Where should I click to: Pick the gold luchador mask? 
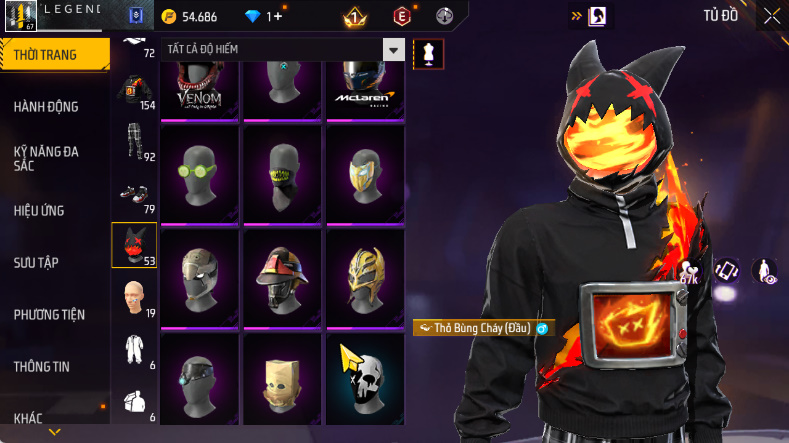pyautogui.click(x=365, y=274)
